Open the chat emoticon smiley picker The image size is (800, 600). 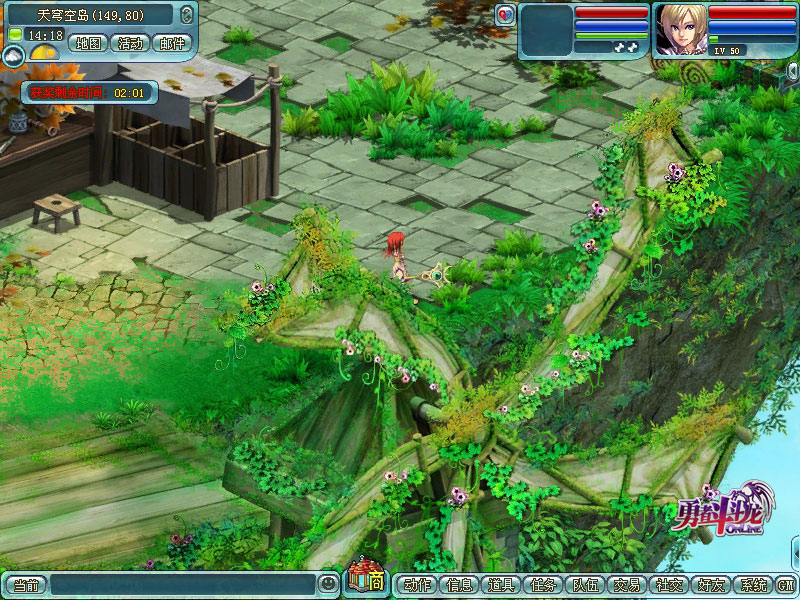[328, 584]
